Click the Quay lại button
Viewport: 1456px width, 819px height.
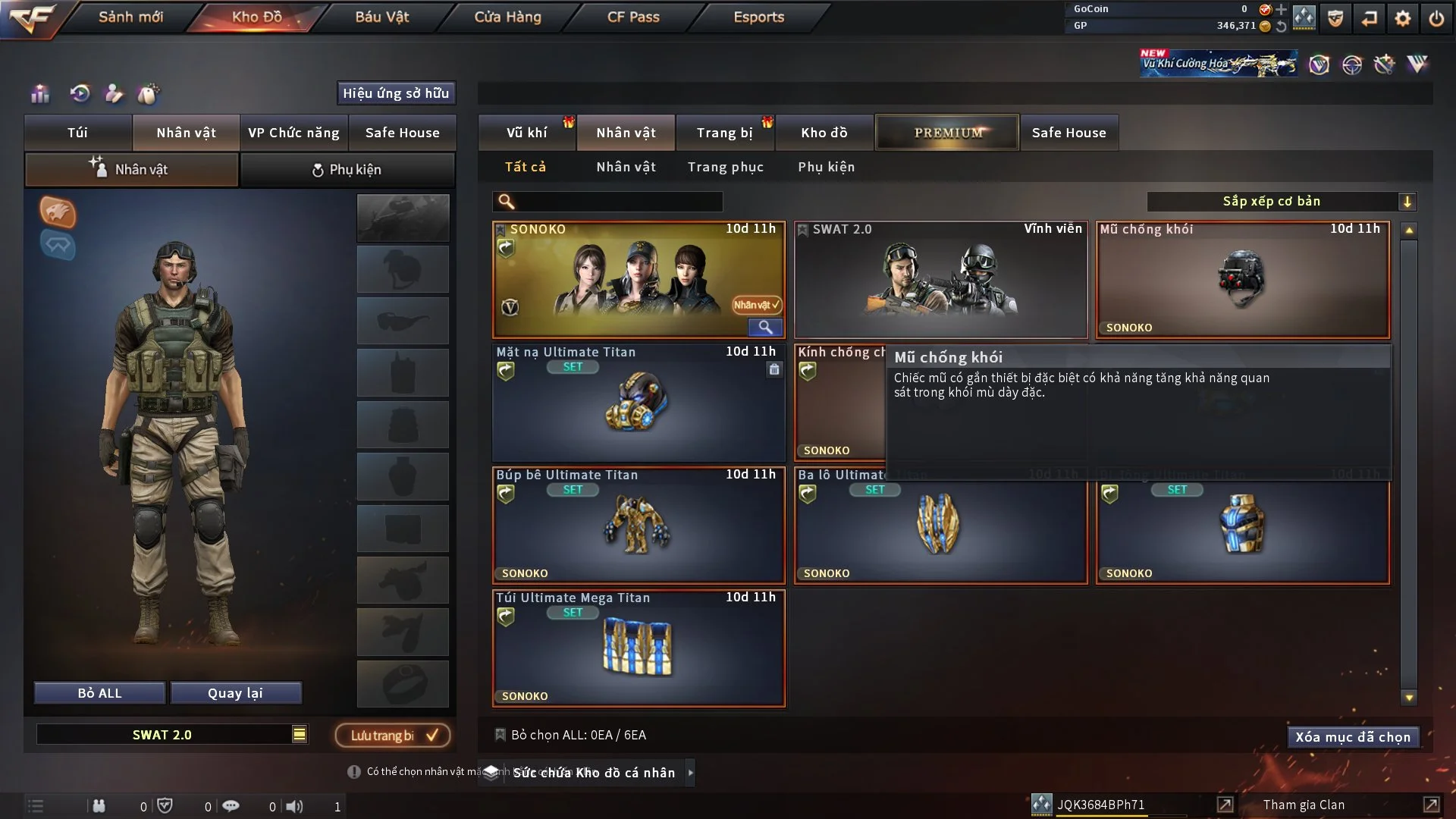coord(235,693)
